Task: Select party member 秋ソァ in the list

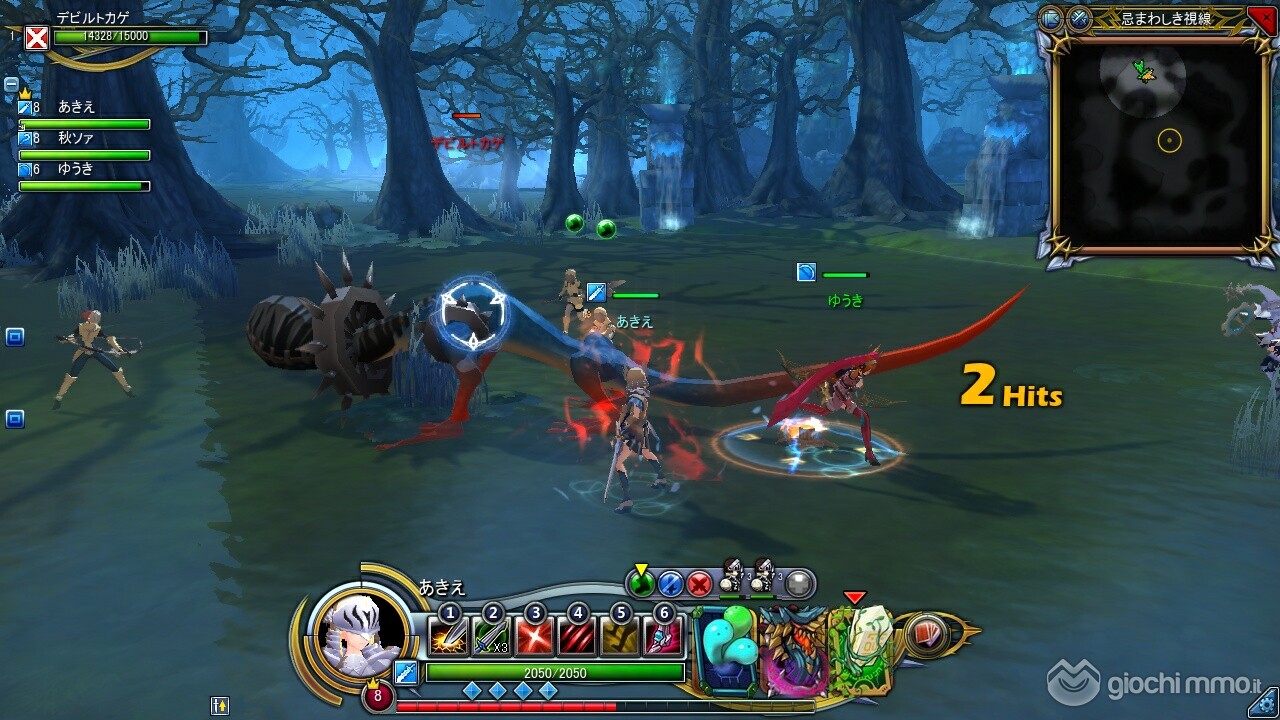Action: [76, 139]
